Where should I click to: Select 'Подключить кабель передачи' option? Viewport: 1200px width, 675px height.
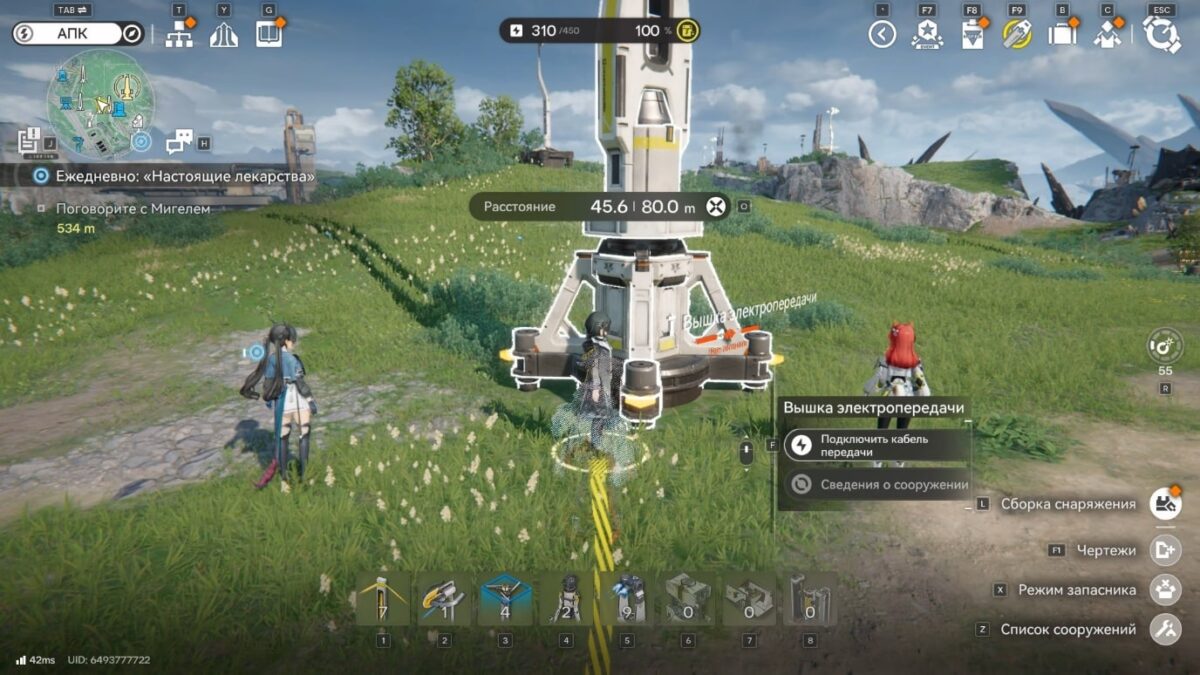coord(875,445)
